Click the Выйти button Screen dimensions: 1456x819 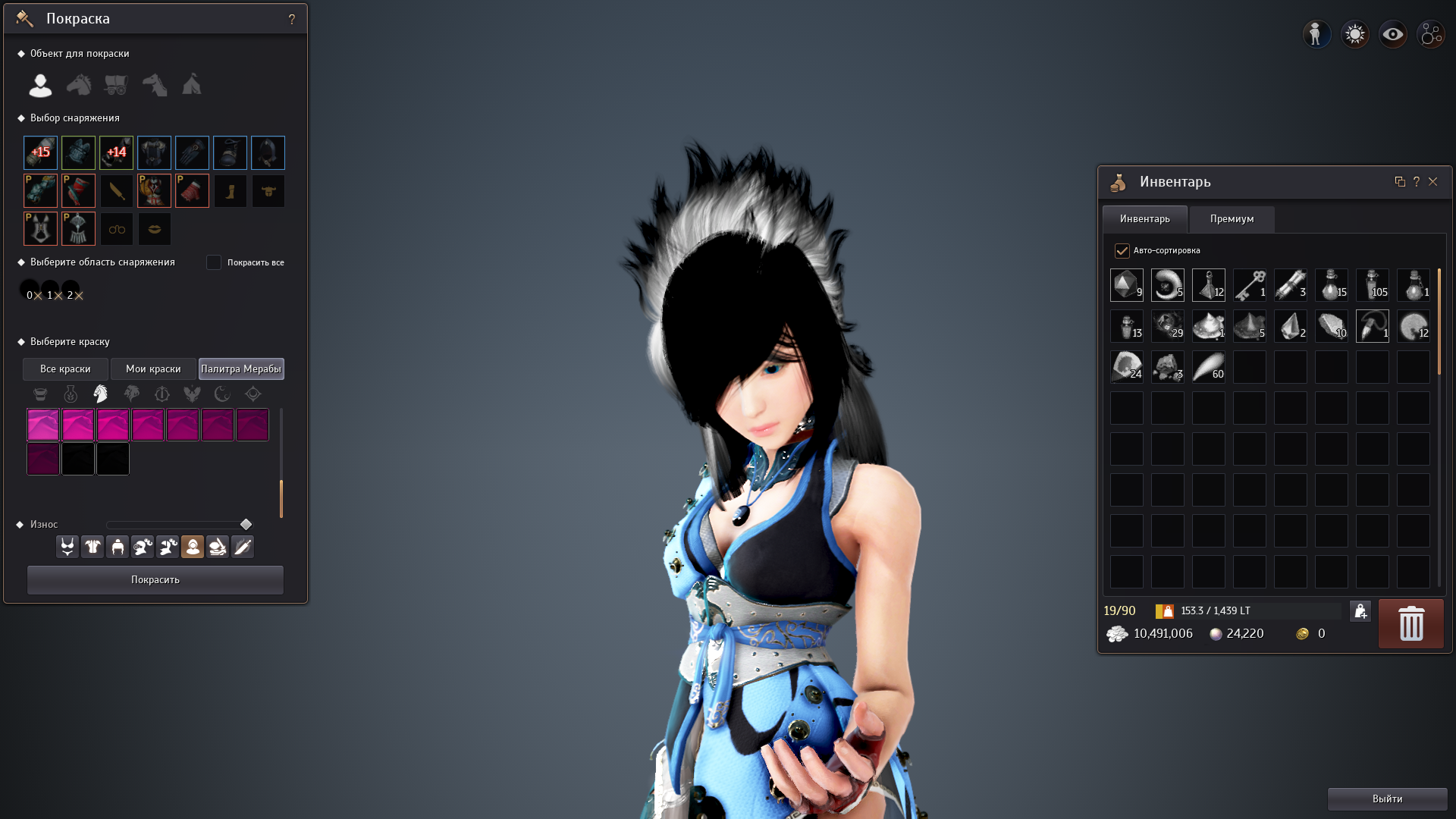coord(1387,799)
